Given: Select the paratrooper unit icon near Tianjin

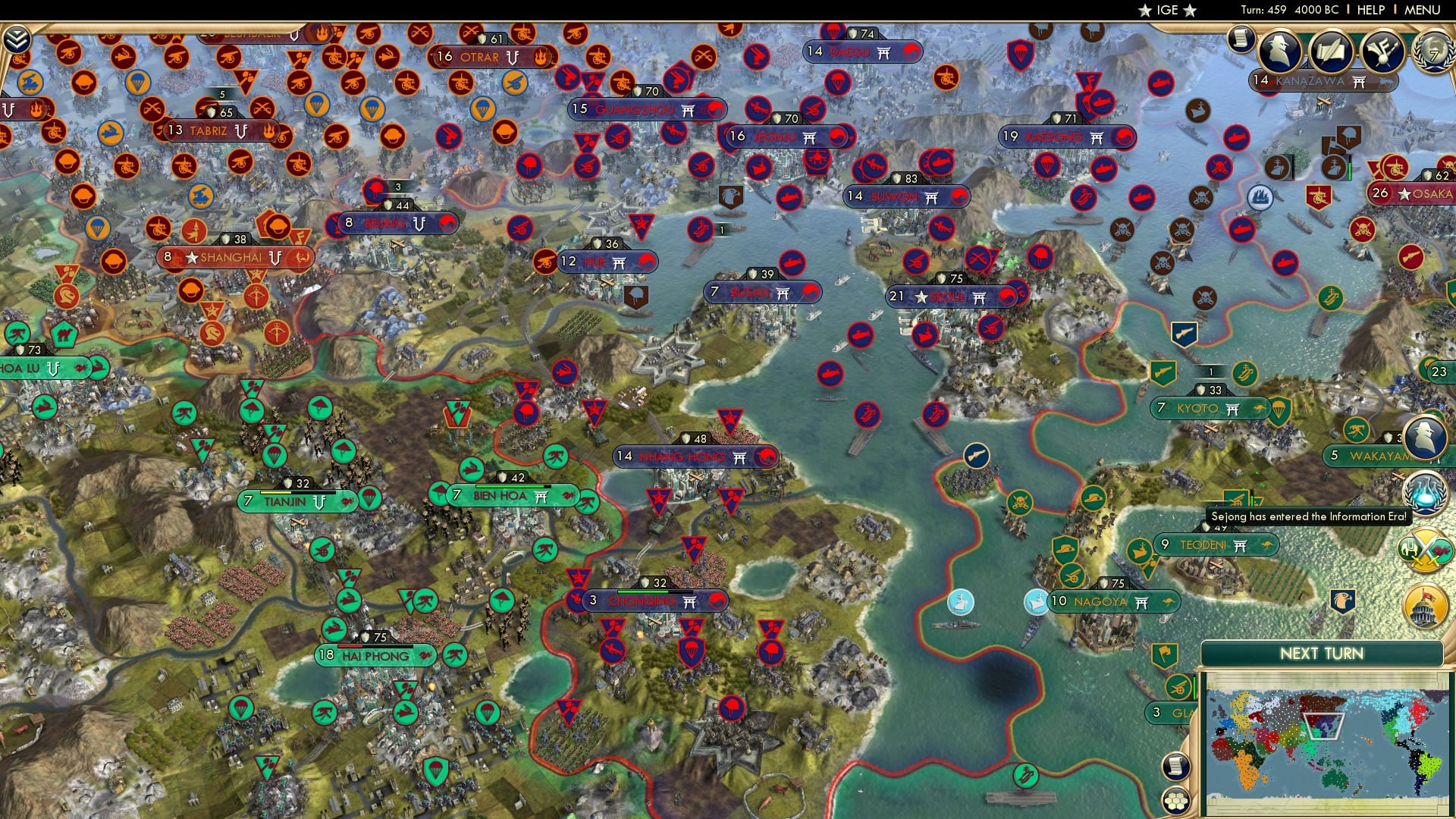Looking at the screenshot, I should 369,500.
